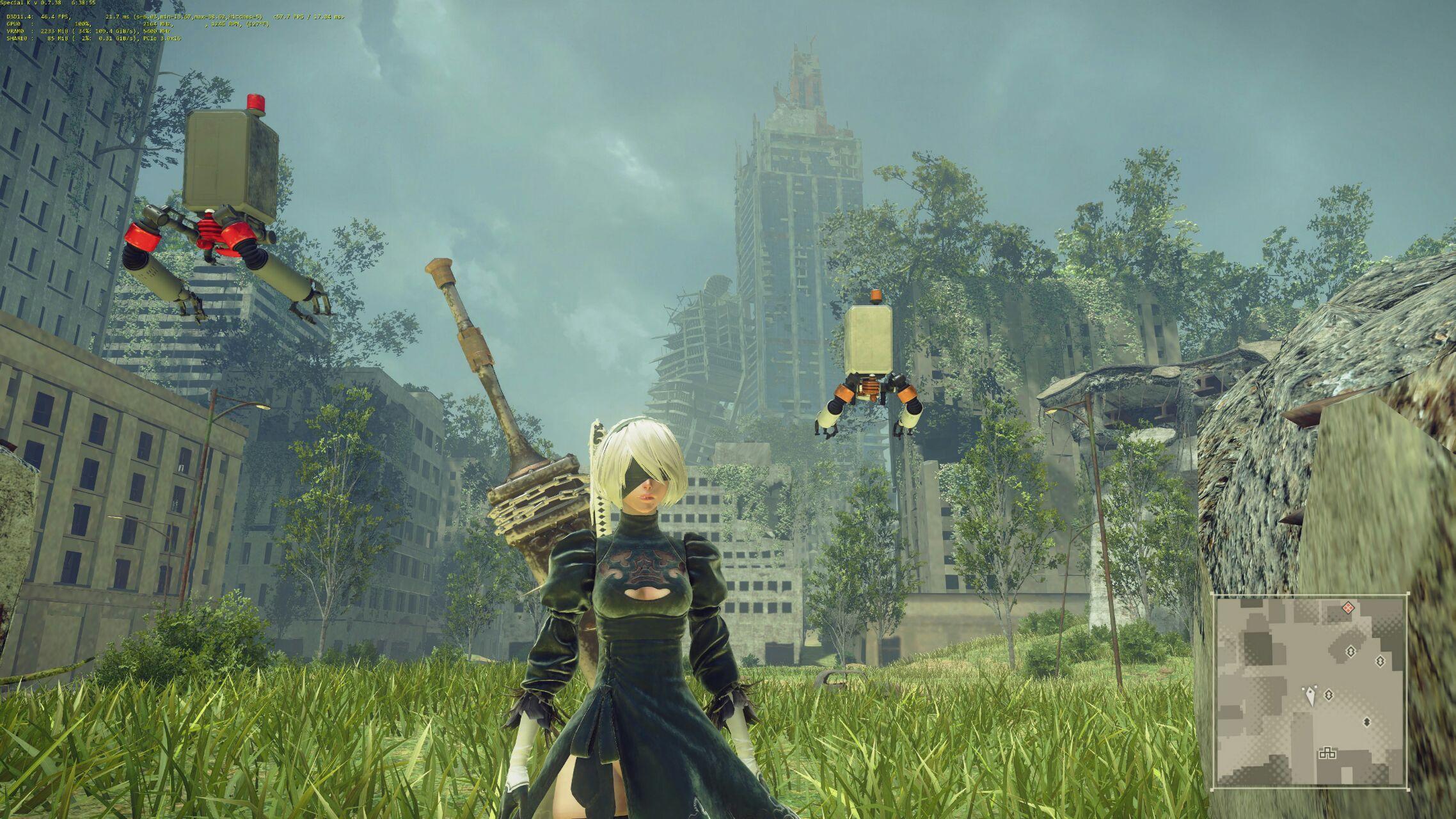Click the three-square access point icon on minimap
The width and height of the screenshot is (1456, 819).
(1327, 752)
